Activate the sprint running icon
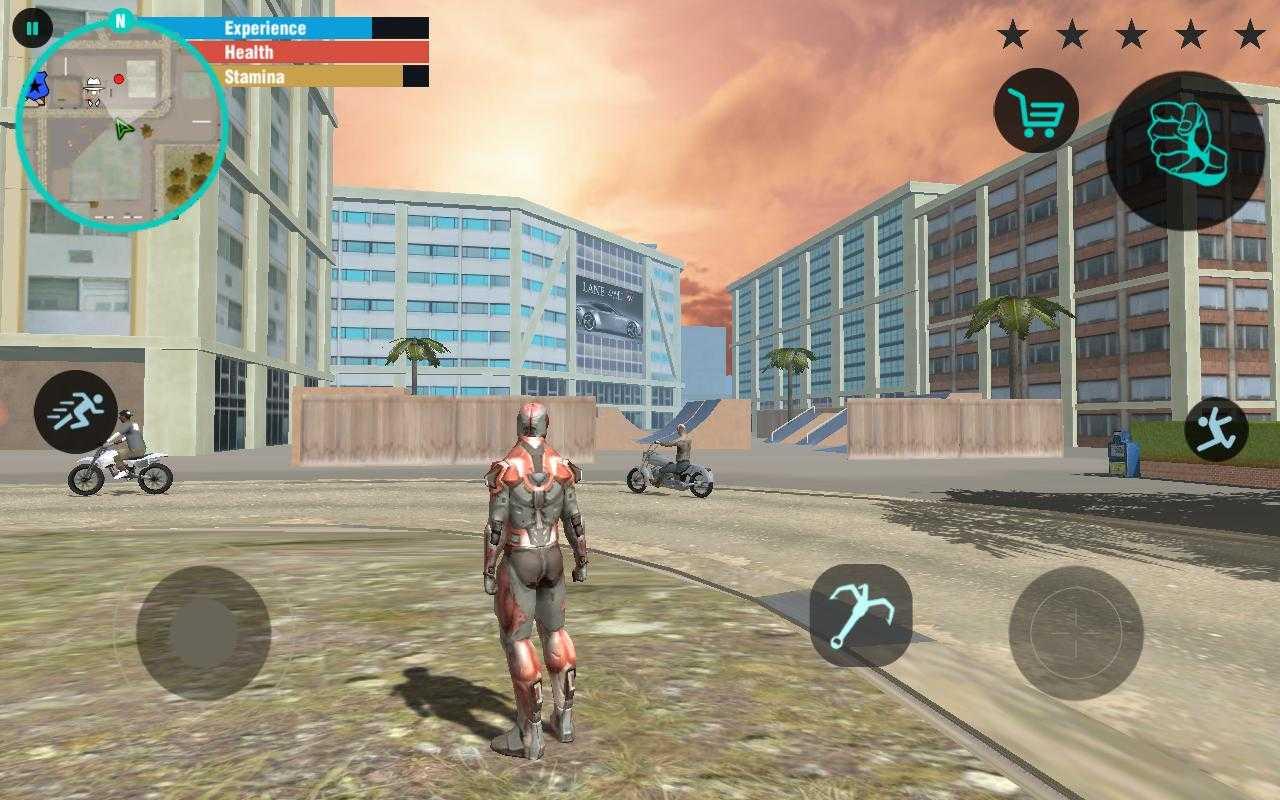Image resolution: width=1280 pixels, height=800 pixels. 77,410
